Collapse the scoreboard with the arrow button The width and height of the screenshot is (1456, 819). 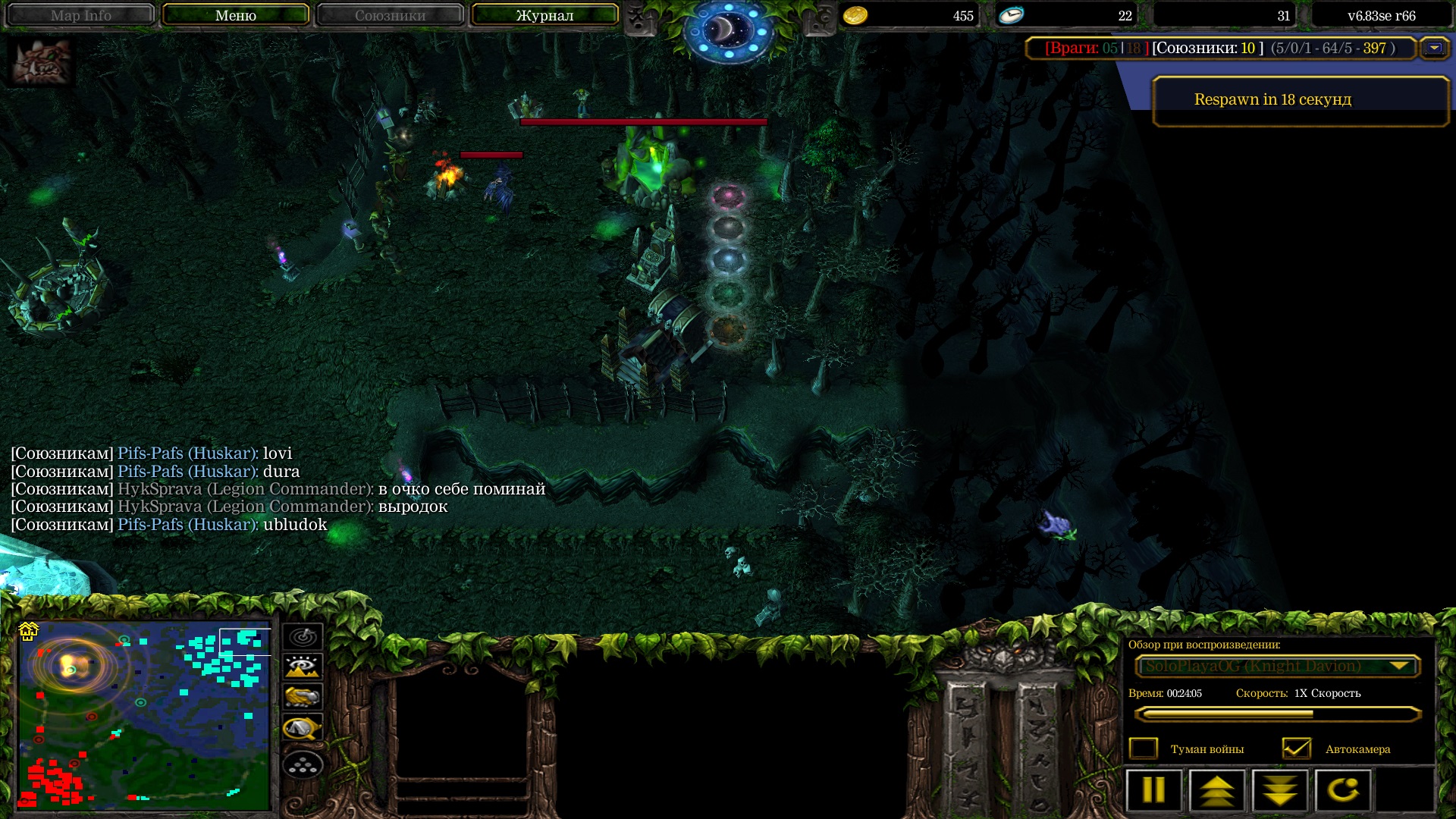point(1434,48)
